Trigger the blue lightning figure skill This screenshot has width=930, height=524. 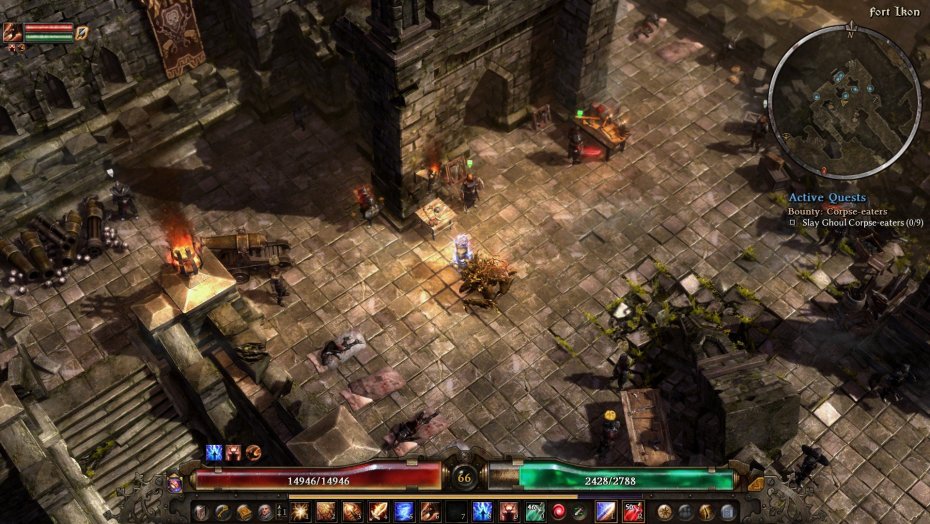click(483, 512)
